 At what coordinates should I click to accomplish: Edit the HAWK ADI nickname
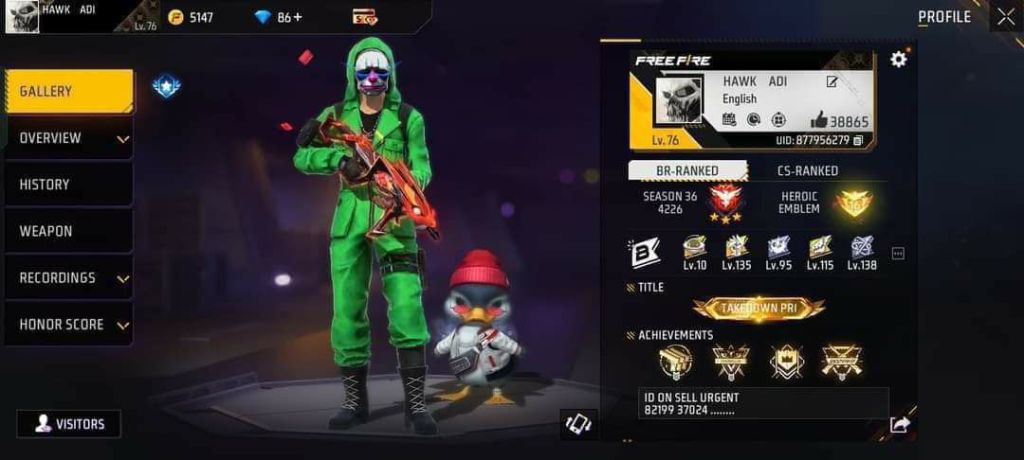832,82
